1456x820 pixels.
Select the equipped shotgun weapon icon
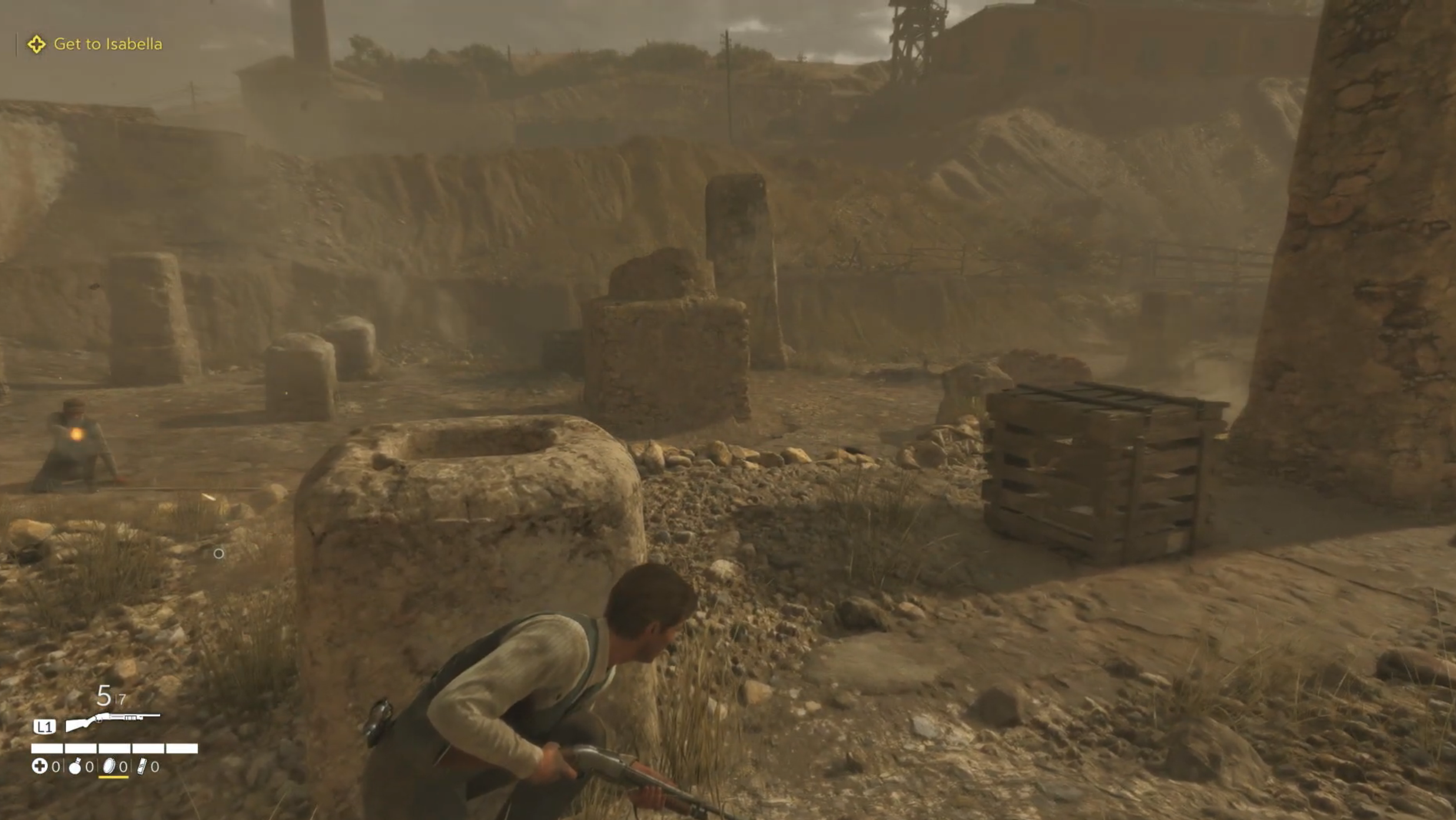tap(112, 721)
